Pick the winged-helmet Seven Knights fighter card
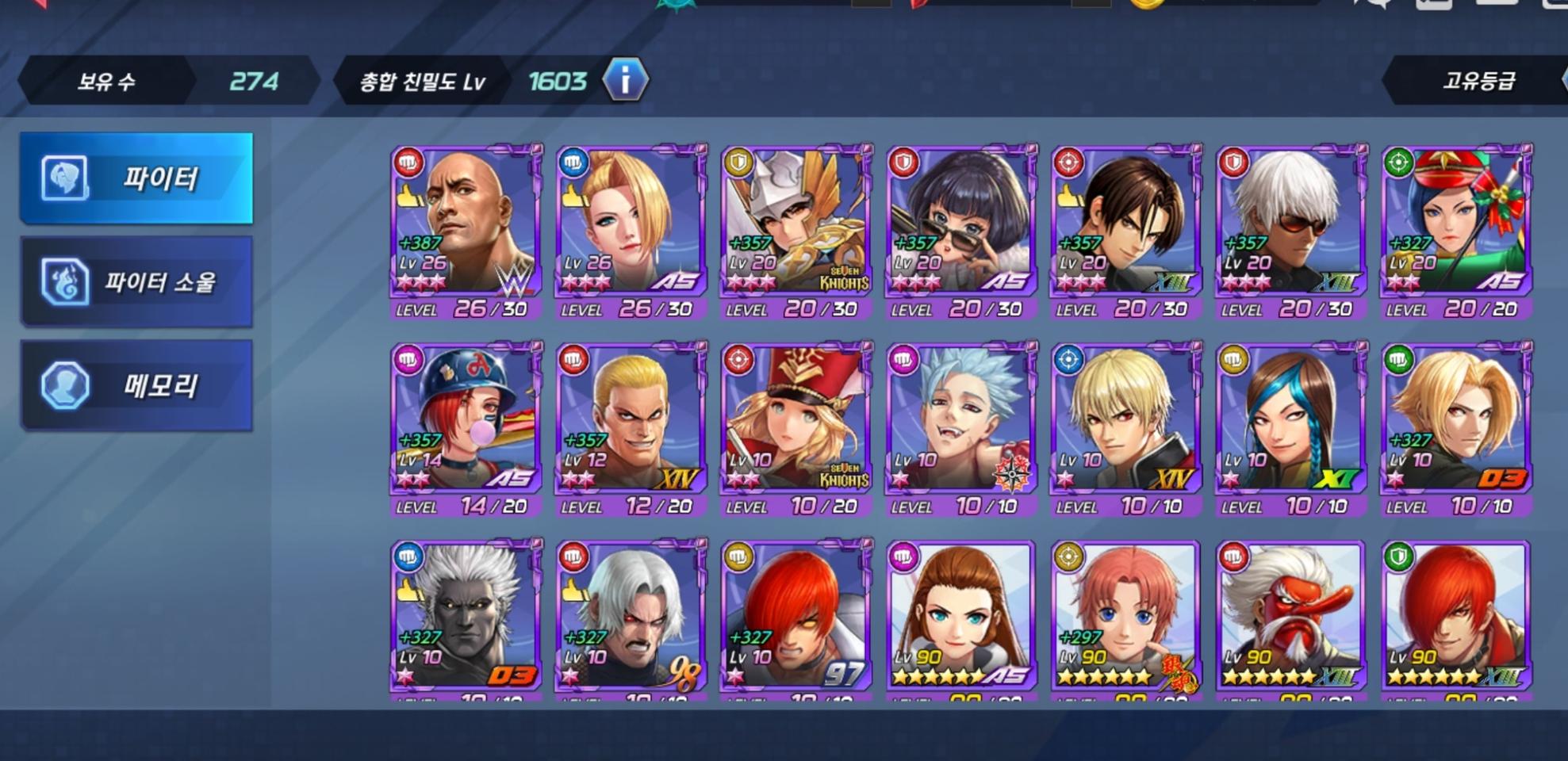 (x=796, y=220)
